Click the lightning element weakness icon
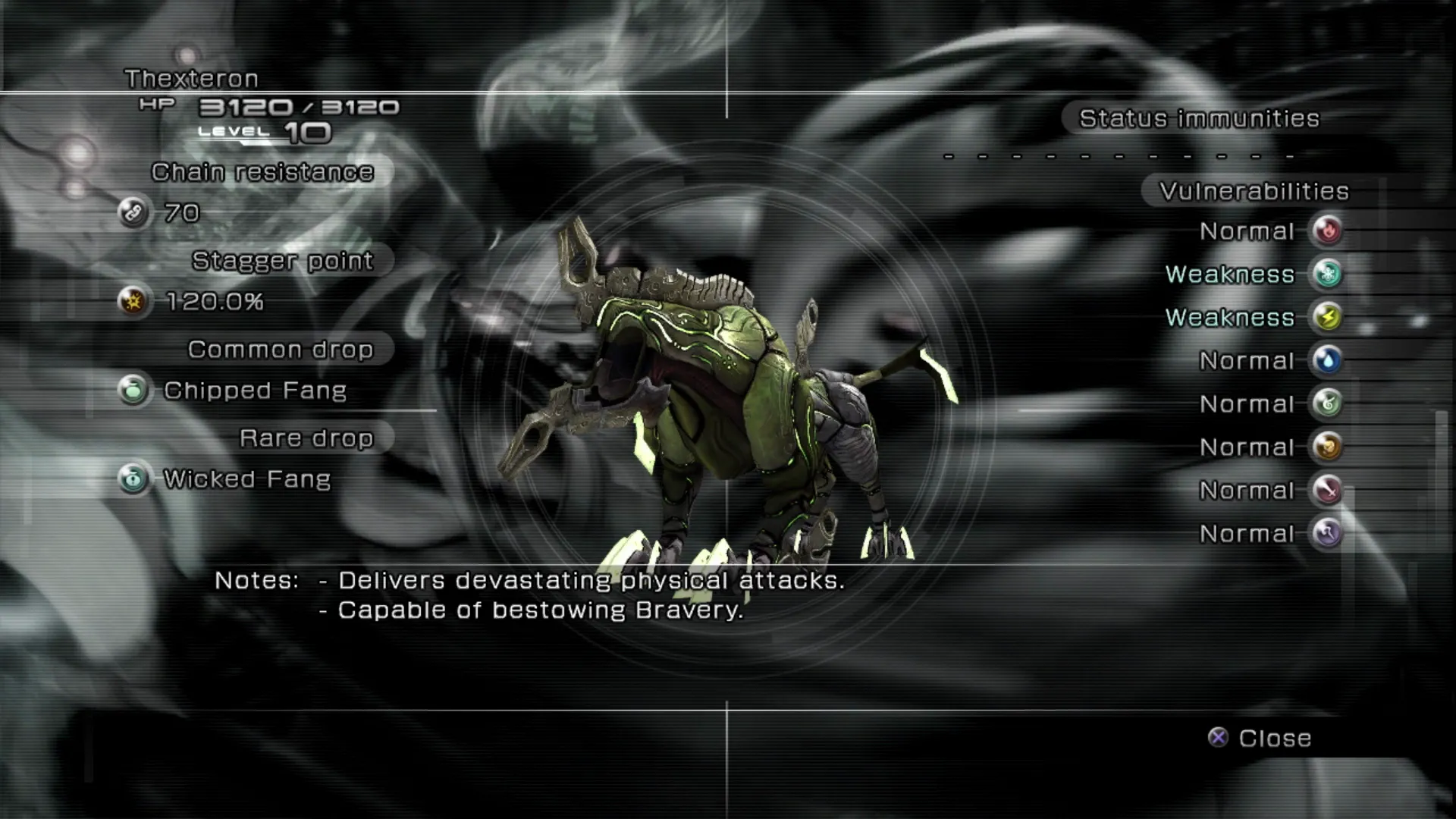This screenshot has height=819, width=1456. [x=1327, y=317]
